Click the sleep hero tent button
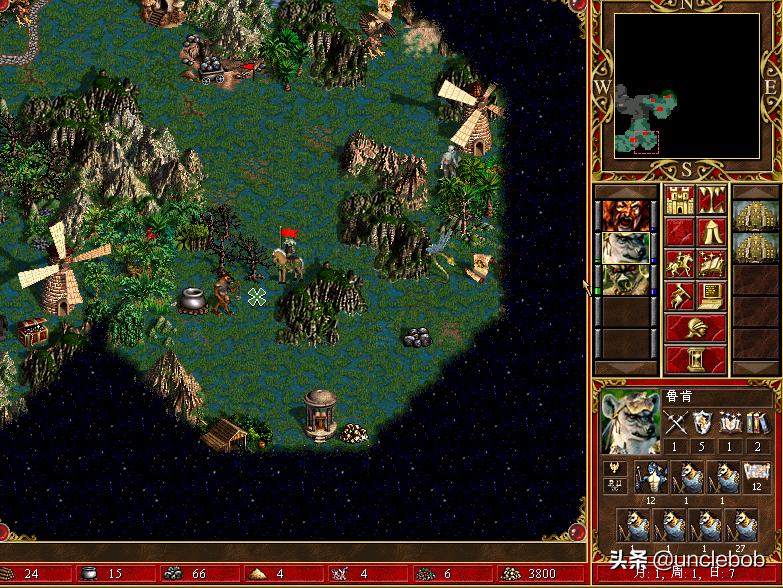The height and width of the screenshot is (588, 783). coord(712,232)
